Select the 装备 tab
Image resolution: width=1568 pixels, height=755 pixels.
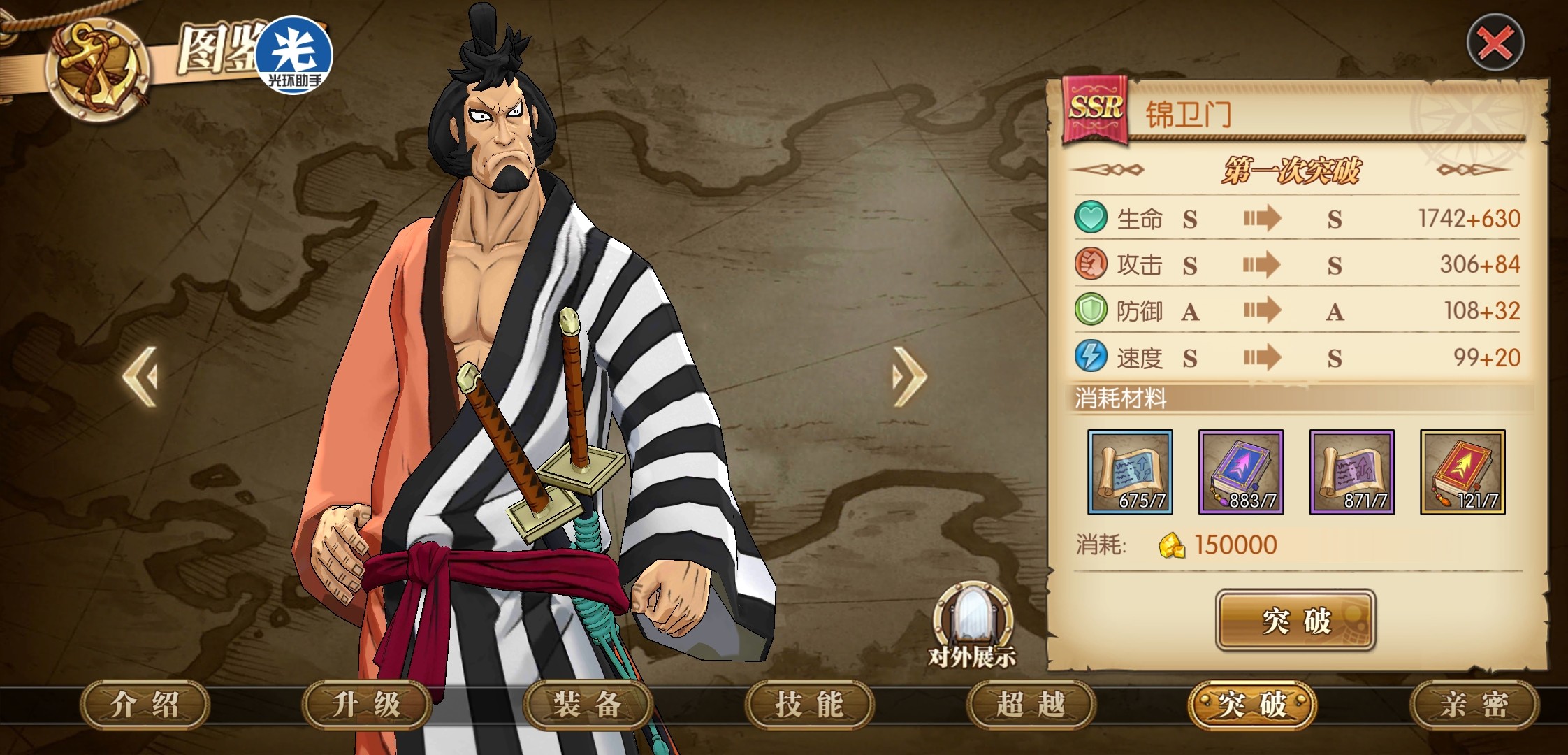coord(588,705)
